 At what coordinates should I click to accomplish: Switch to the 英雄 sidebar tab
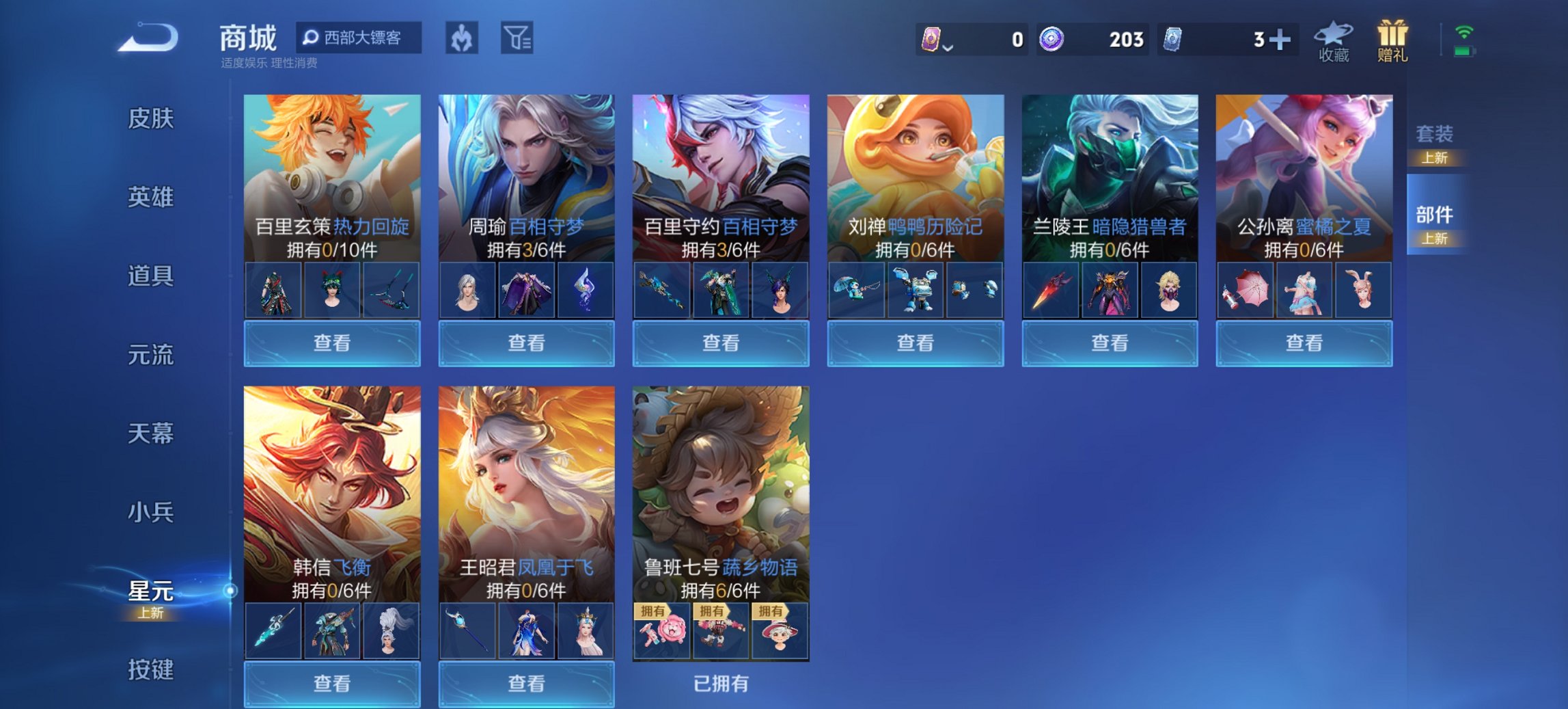[x=152, y=197]
